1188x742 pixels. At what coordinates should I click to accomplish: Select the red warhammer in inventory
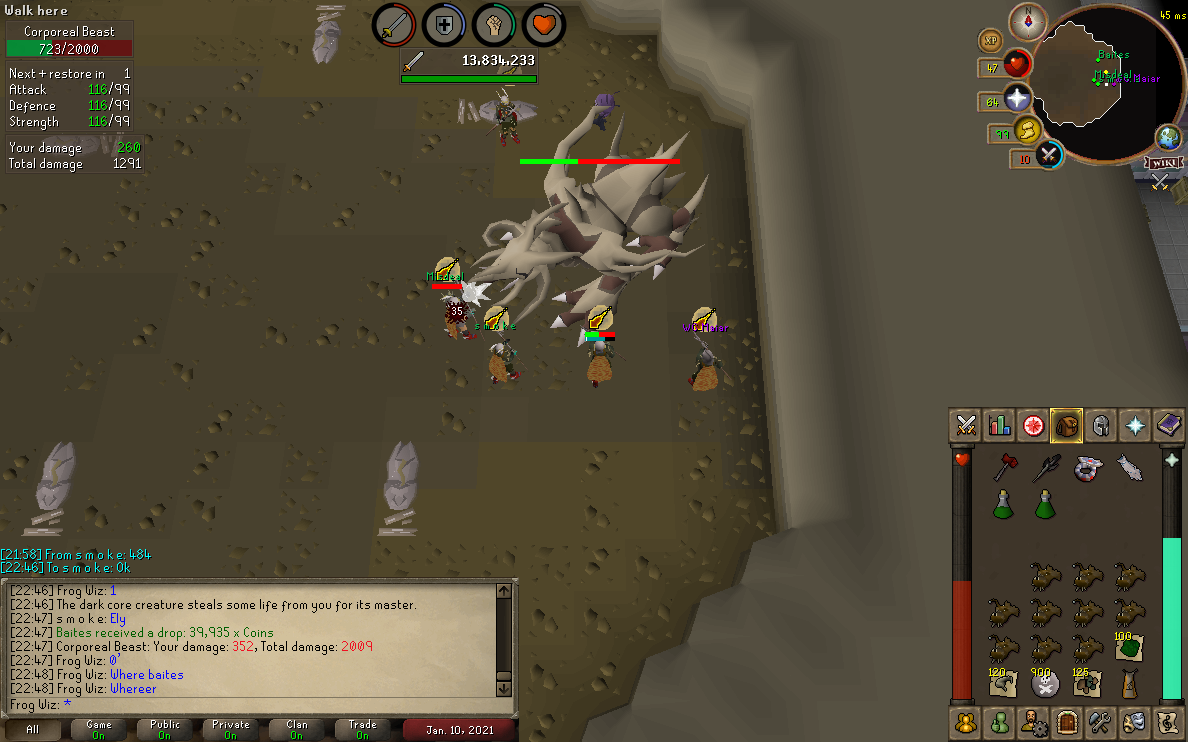click(x=1004, y=467)
